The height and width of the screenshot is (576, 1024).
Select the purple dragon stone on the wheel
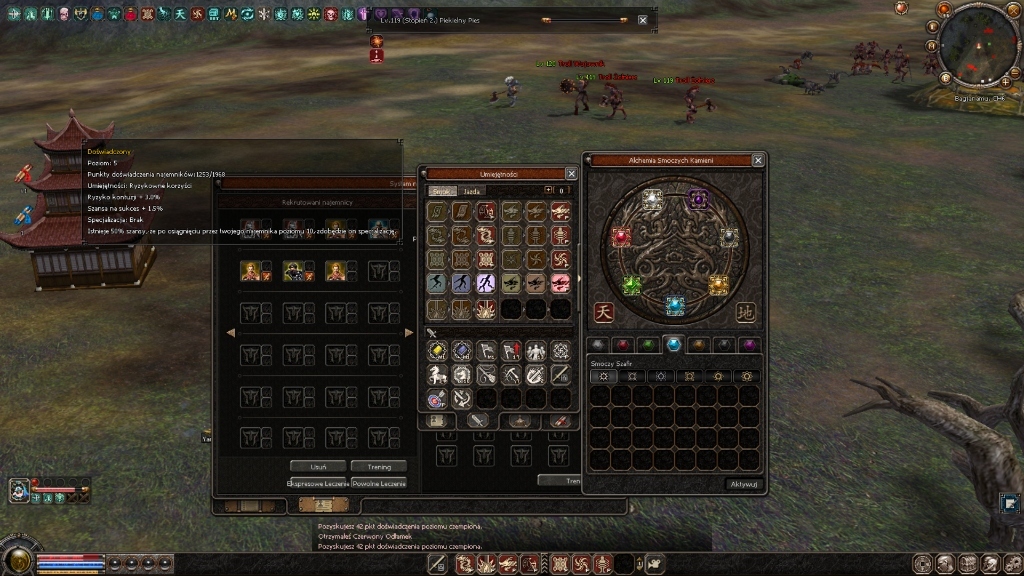click(698, 198)
